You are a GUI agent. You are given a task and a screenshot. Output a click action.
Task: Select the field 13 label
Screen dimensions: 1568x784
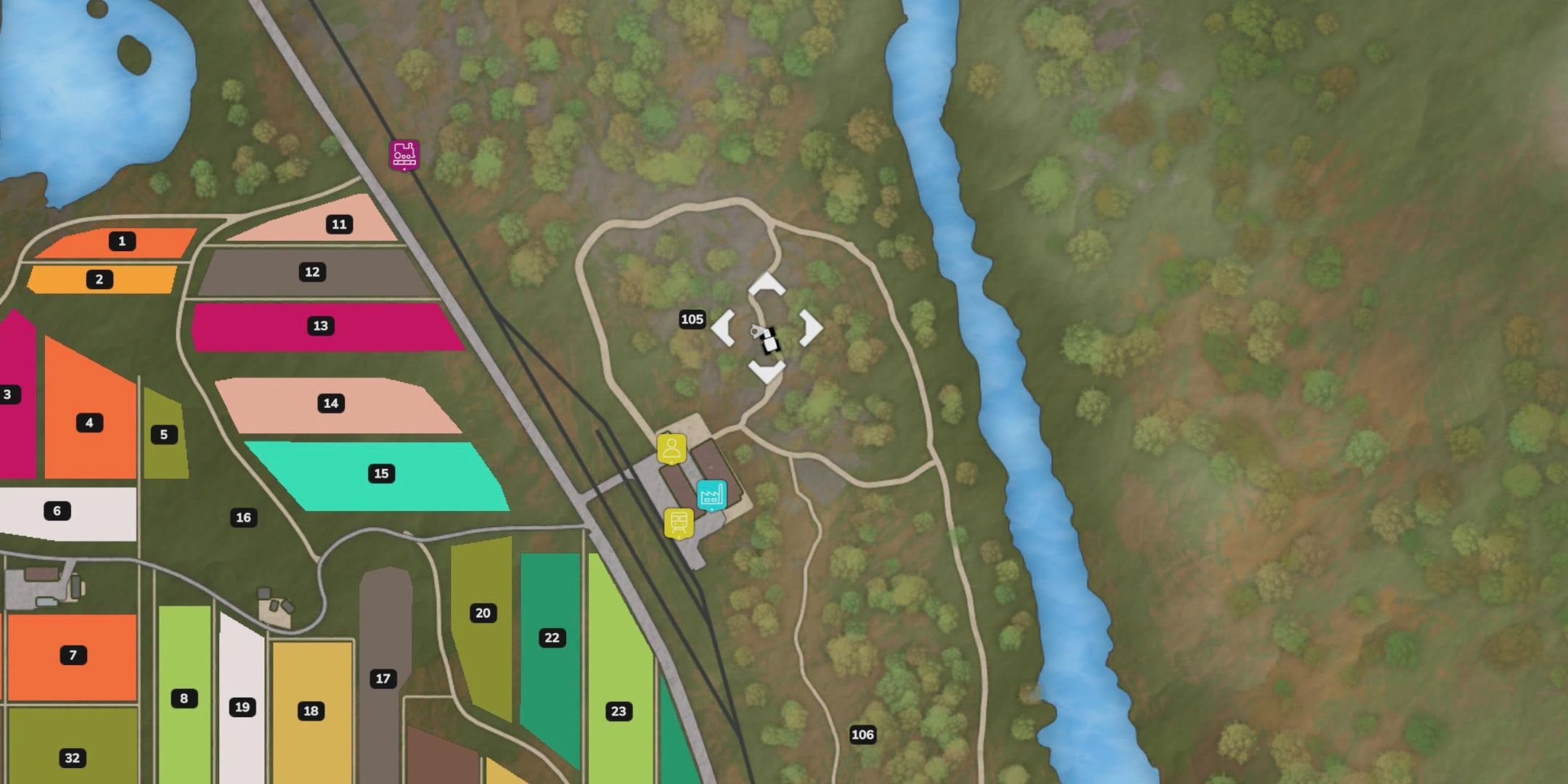[320, 326]
